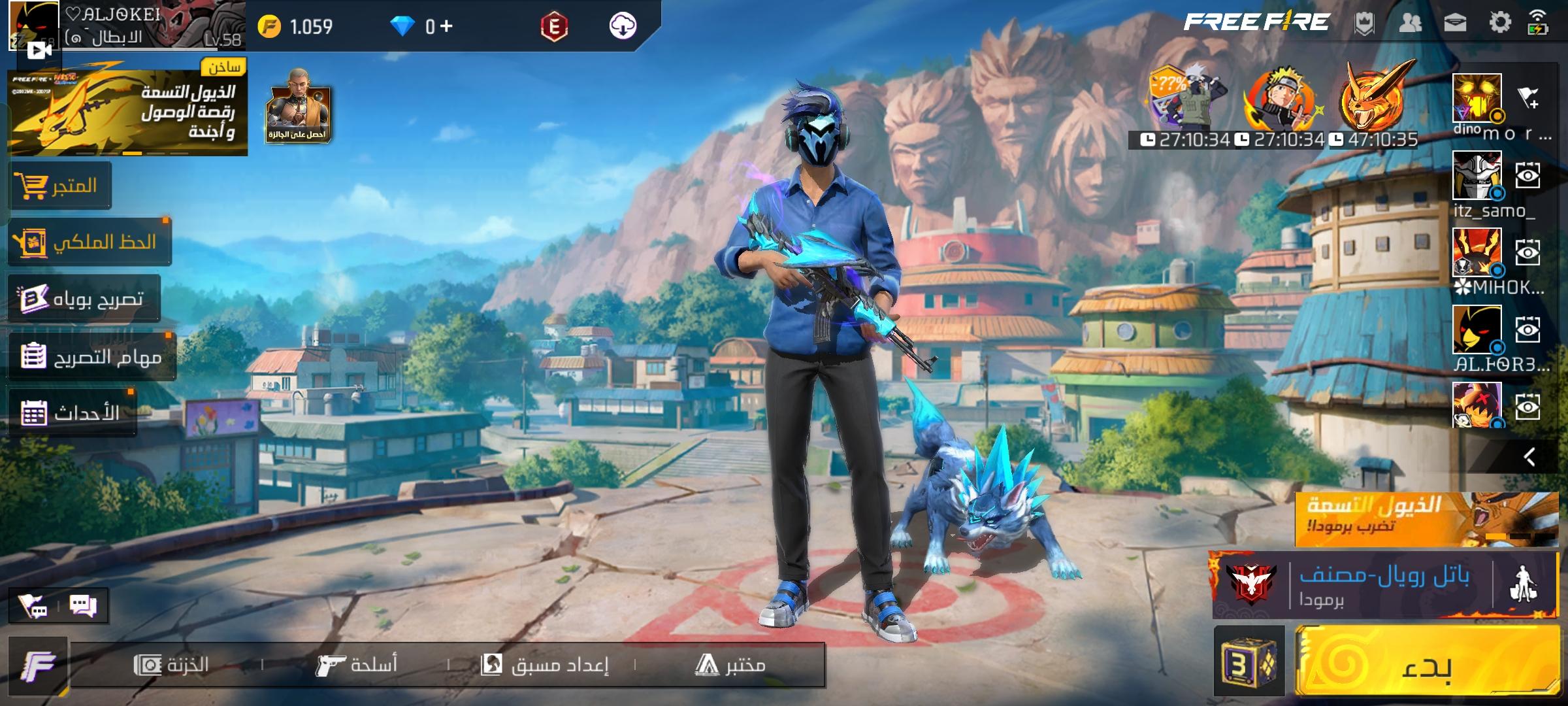Image resolution: width=1568 pixels, height=706 pixels.
Task: Open the الحظ الملكي Luck Royale
Action: click(90, 242)
